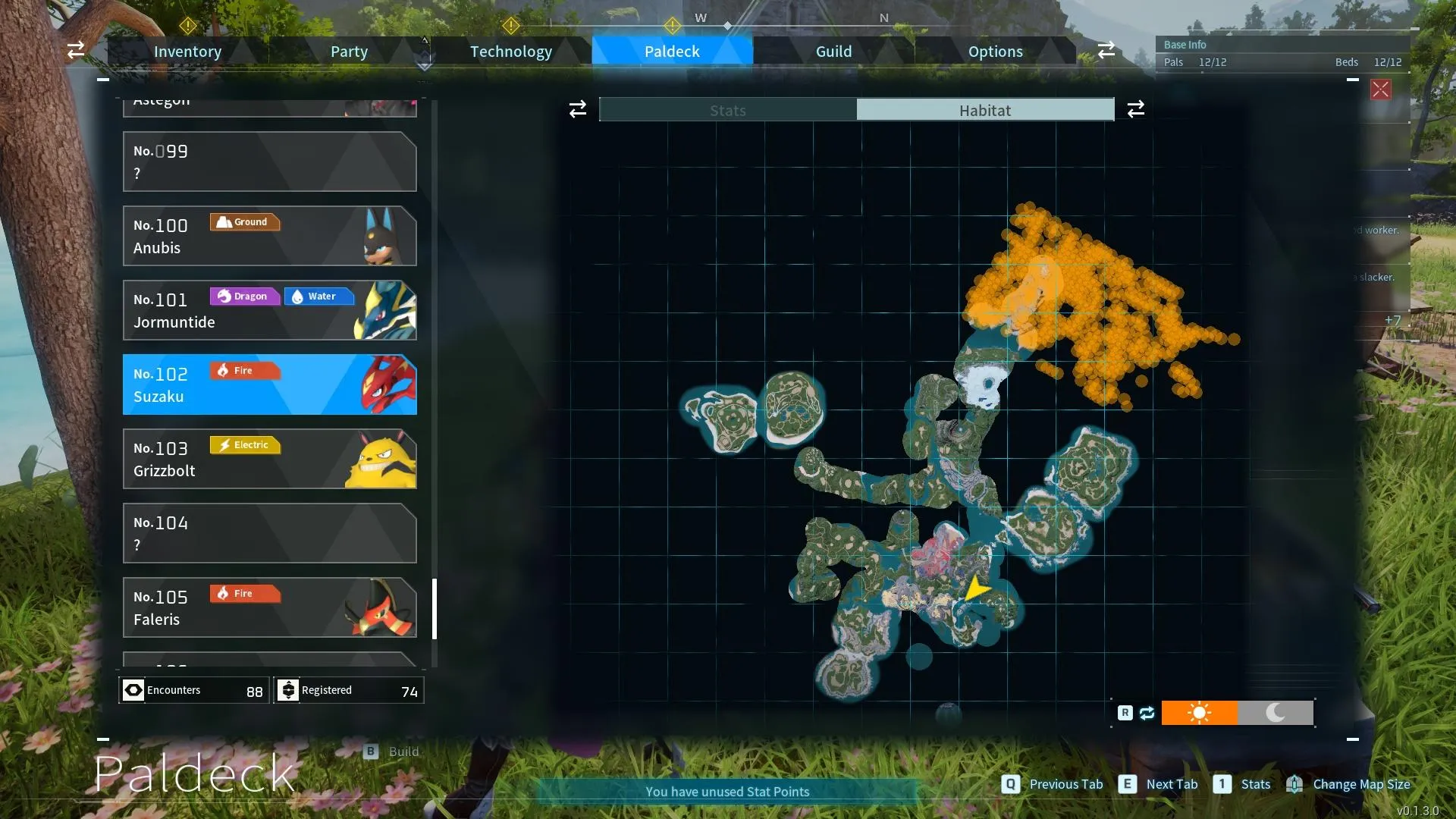Image resolution: width=1456 pixels, height=819 pixels.
Task: Select the Habitat view tab
Action: point(984,110)
